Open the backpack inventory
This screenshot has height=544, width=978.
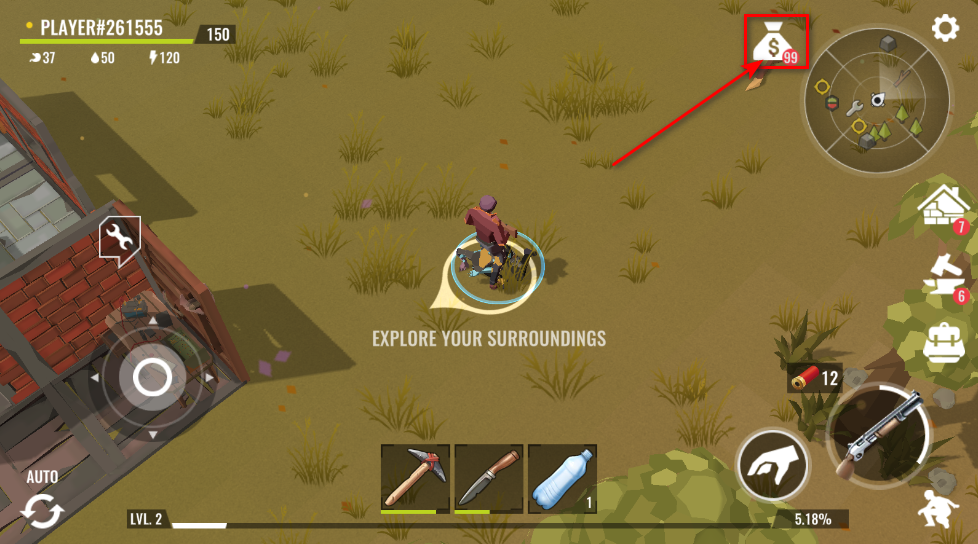[x=944, y=342]
